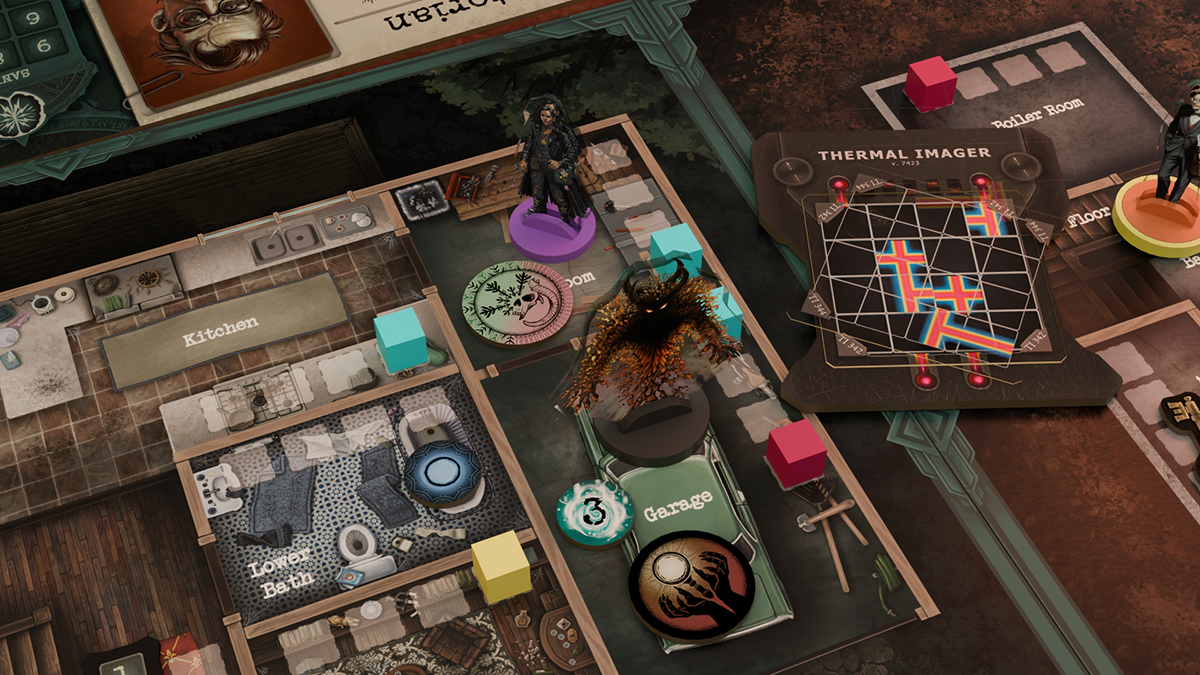Choose the hand holding orb token
The height and width of the screenshot is (675, 1200).
pos(691,584)
